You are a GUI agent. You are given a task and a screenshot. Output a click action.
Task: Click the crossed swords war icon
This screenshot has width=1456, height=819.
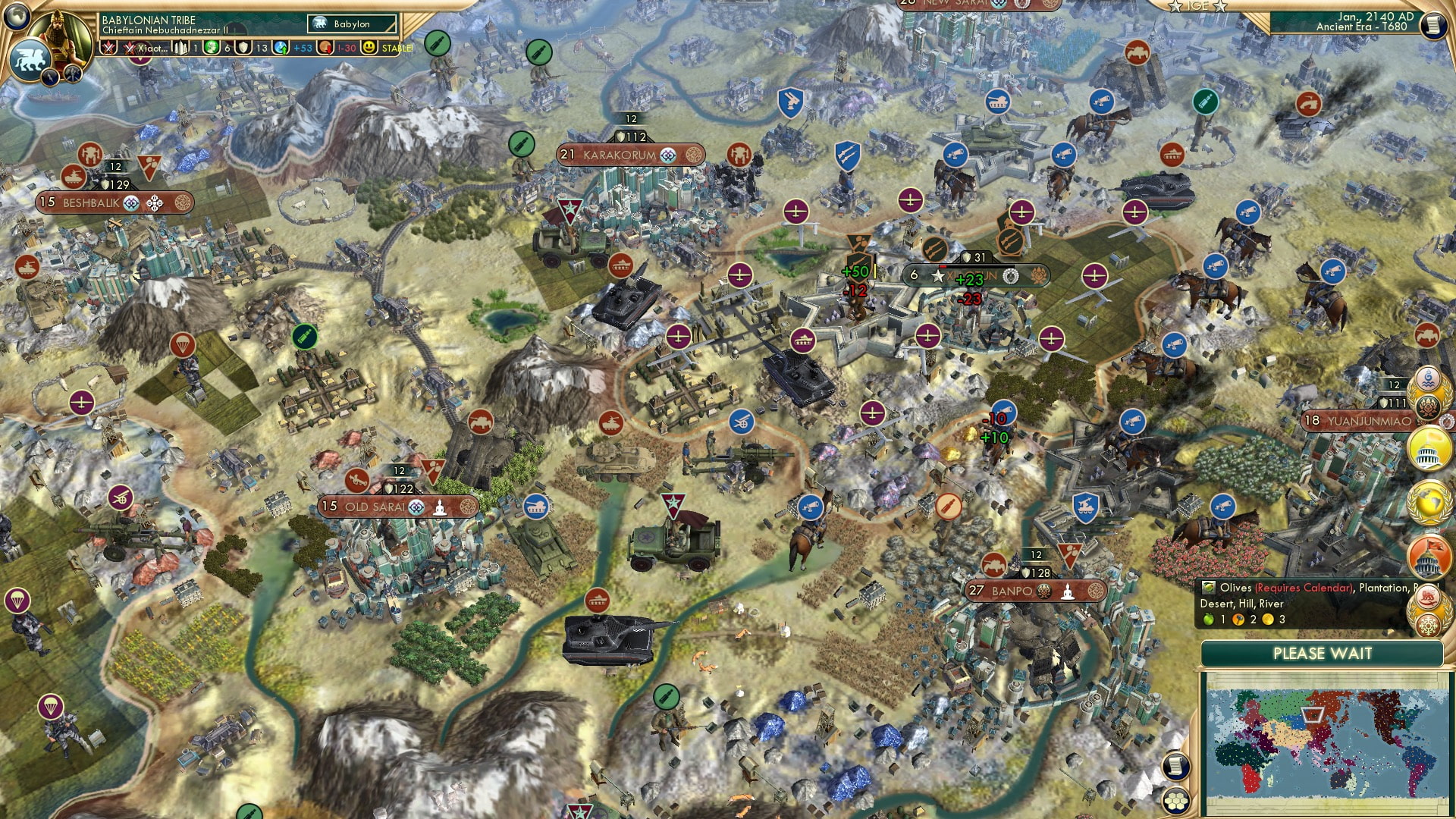coord(108,48)
